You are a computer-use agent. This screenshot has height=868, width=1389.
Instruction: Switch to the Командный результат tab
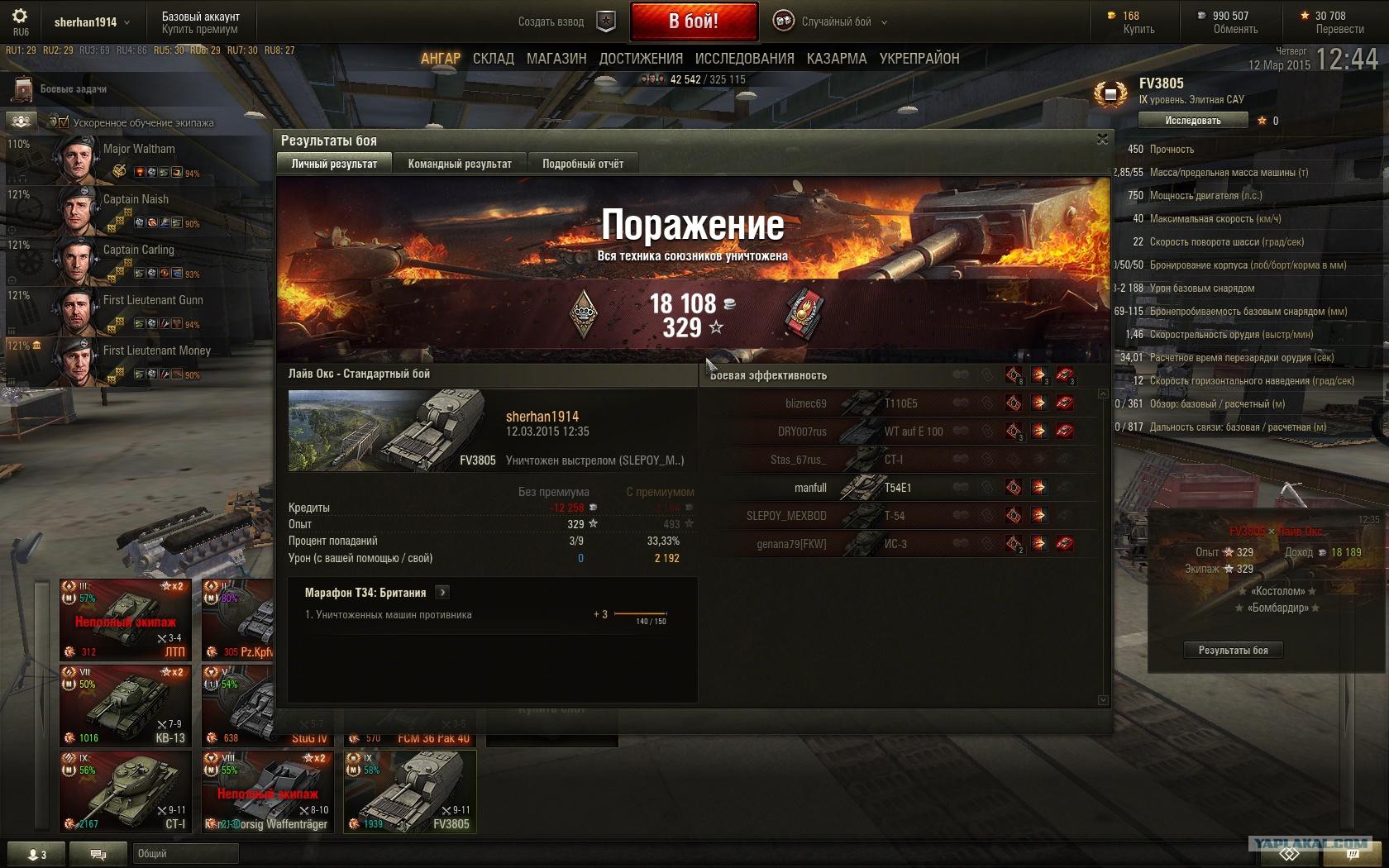460,164
